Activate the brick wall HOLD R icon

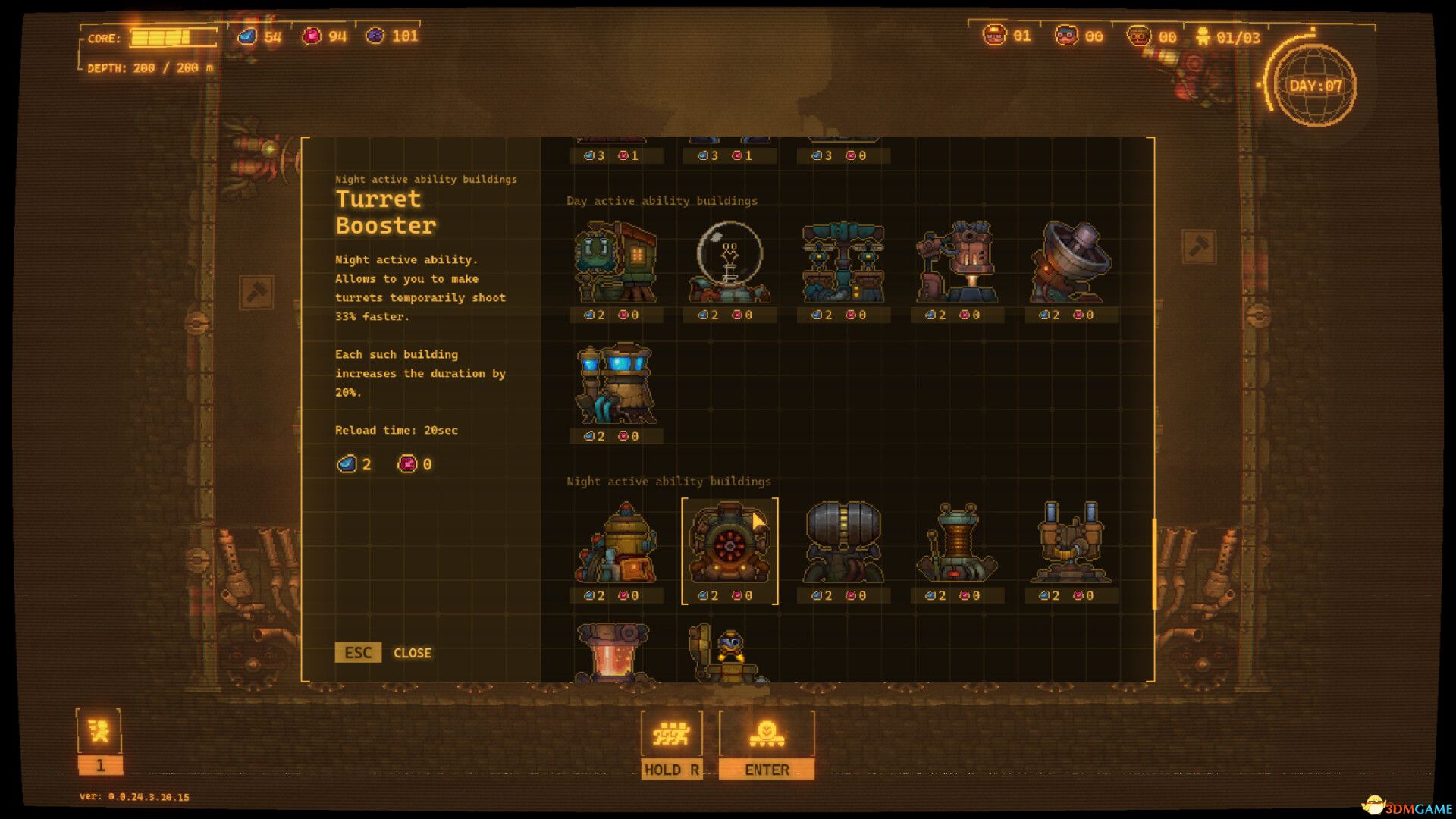(671, 734)
